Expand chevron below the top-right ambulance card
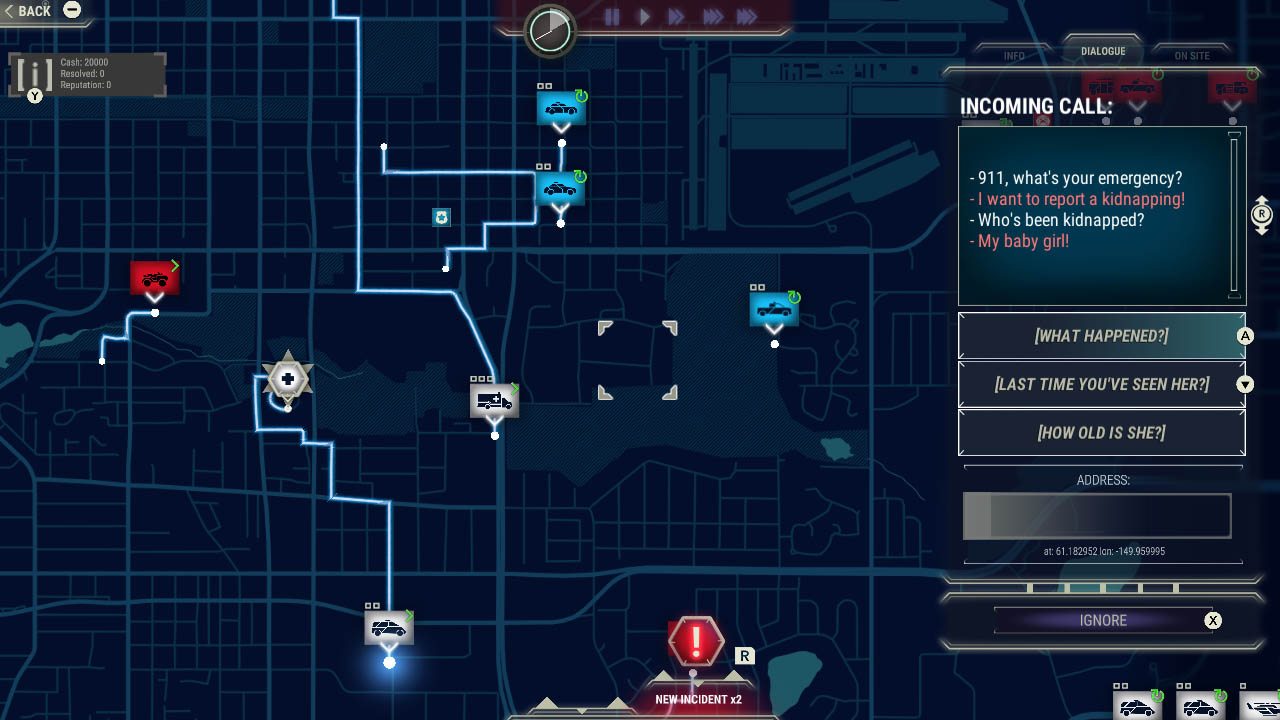This screenshot has height=720, width=1280. click(1231, 106)
